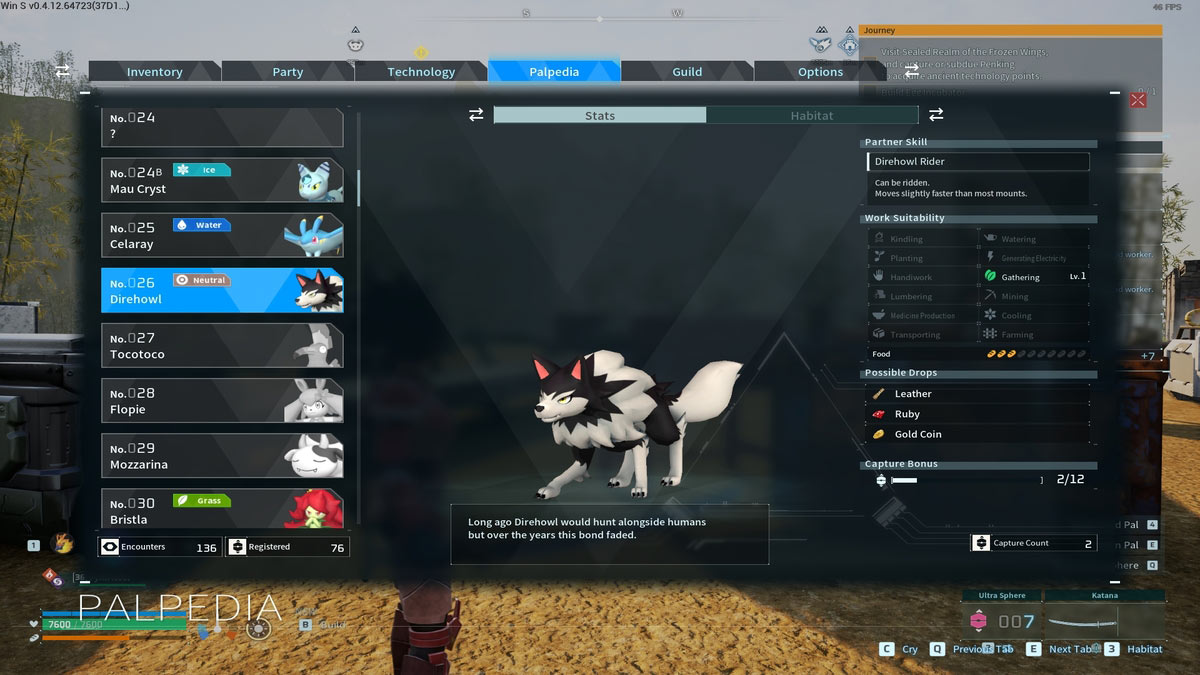1200x675 pixels.
Task: Choose Celaray in the Palpedia list
Action: click(x=222, y=235)
